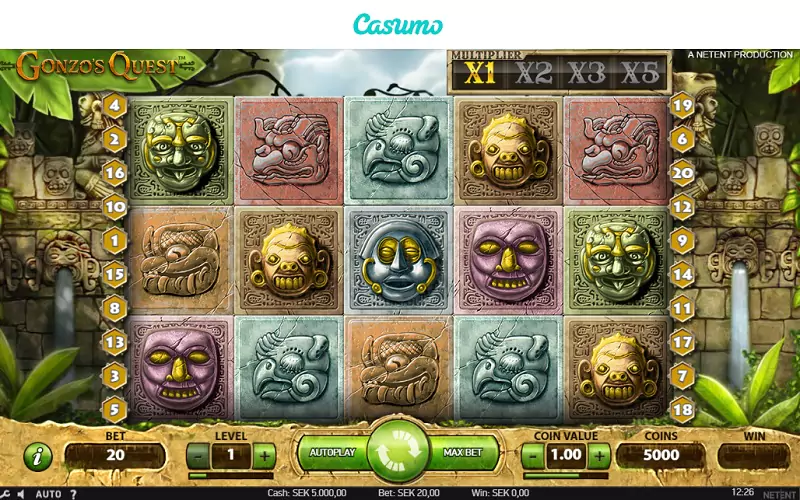Place the Max Bet
800x500 pixels.
462,453
